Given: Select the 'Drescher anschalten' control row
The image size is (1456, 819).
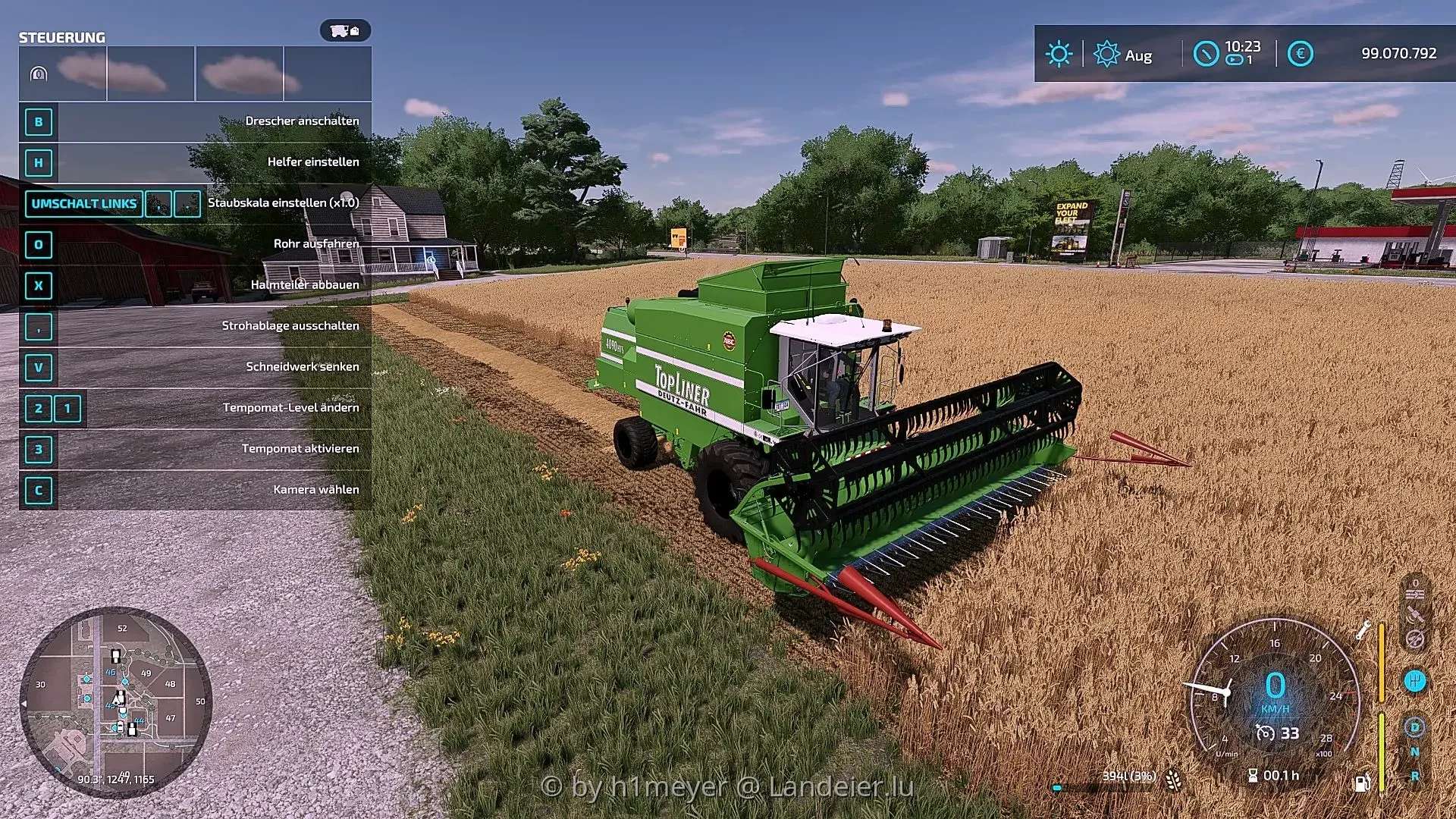Looking at the screenshot, I should [196, 121].
